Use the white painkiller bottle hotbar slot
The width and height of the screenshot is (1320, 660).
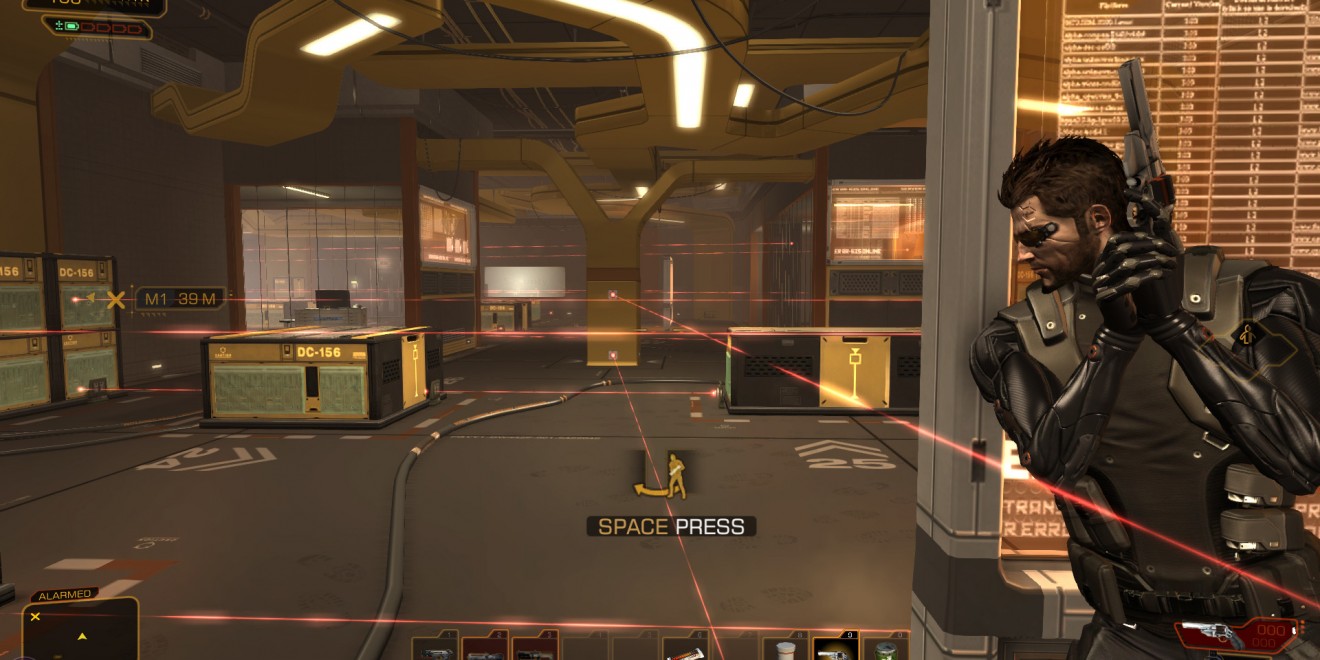point(785,648)
